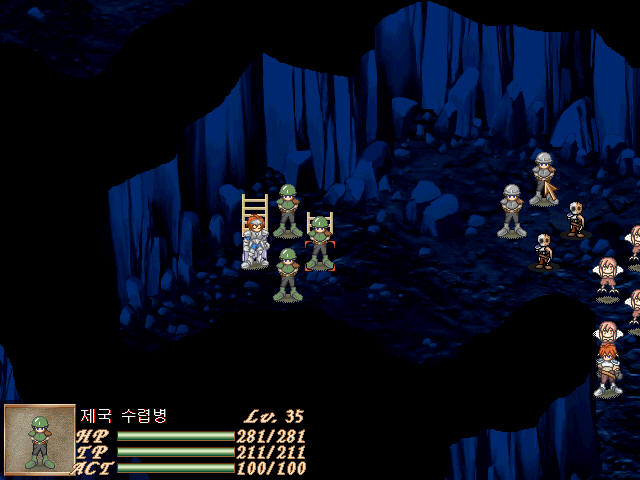
Task: Select the soldier marked with red brackets
Action: coord(319,243)
